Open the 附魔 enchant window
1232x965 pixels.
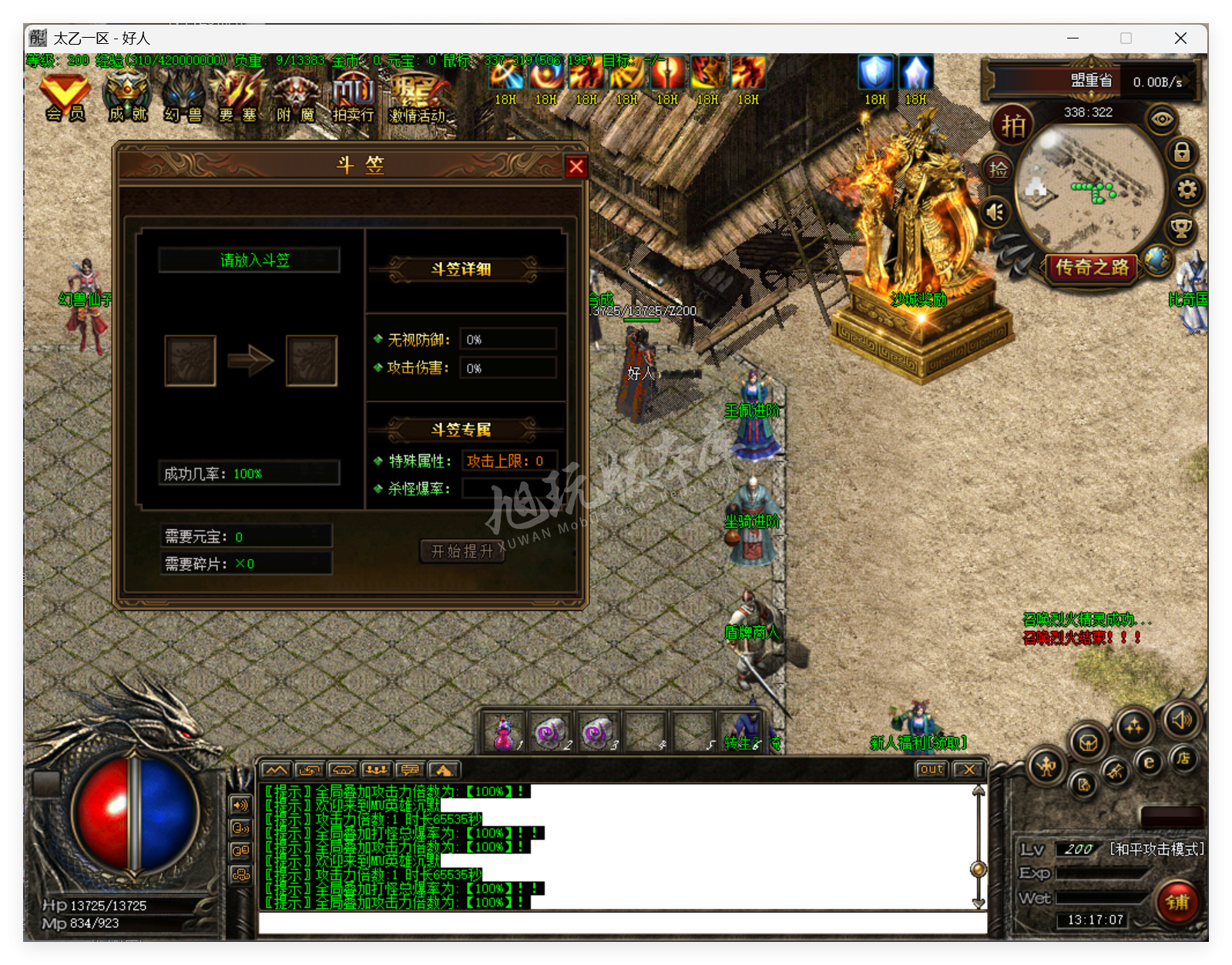pyautogui.click(x=297, y=96)
